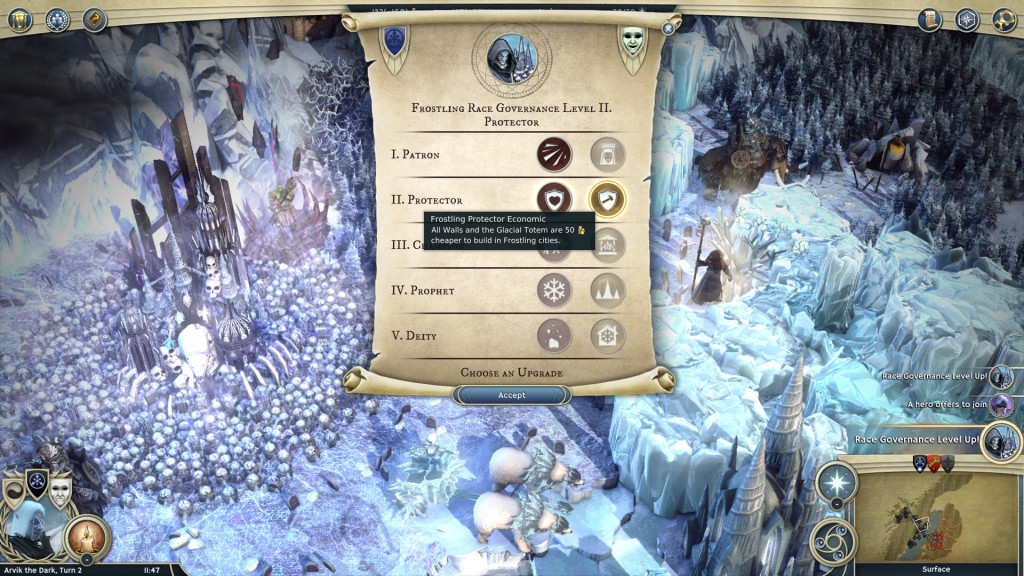Accept the chosen governance upgrade
Image resolution: width=1024 pixels, height=576 pixels.
pyautogui.click(x=511, y=395)
